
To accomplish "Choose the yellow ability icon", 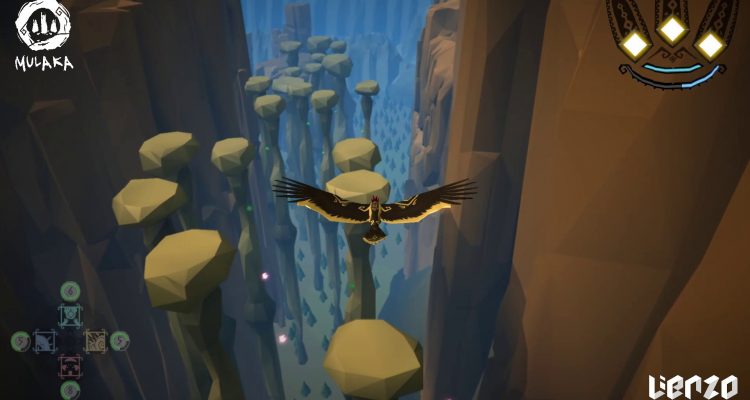I will click(x=94, y=341).
